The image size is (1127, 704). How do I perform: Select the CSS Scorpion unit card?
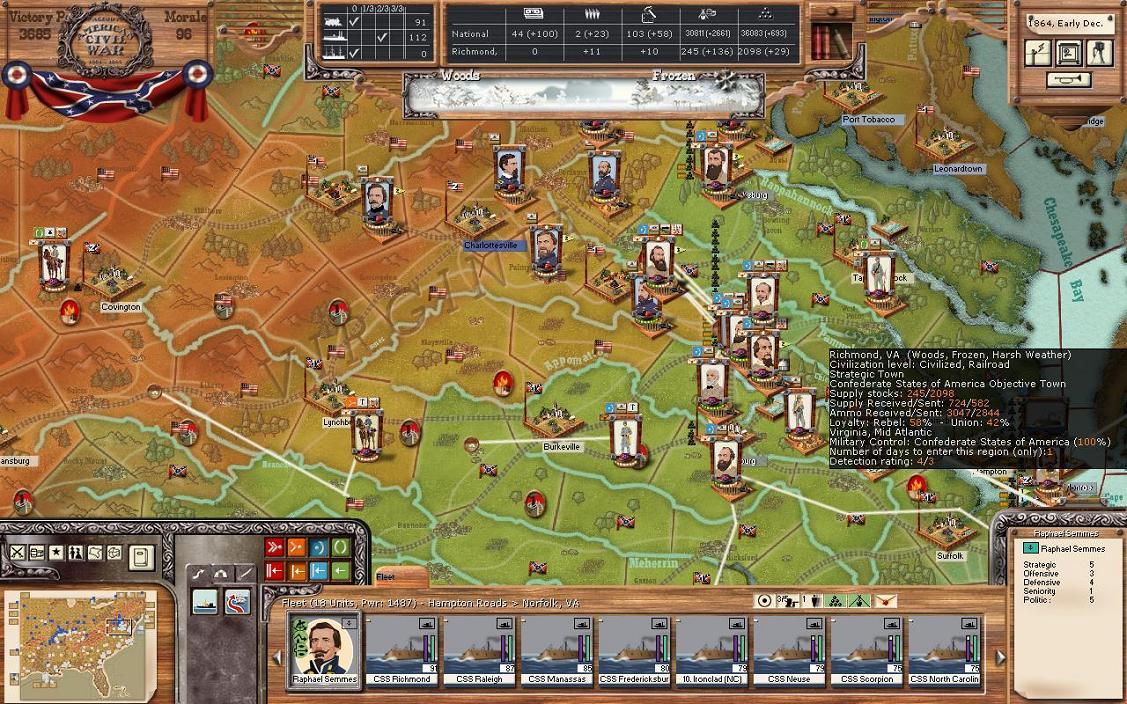click(x=868, y=649)
